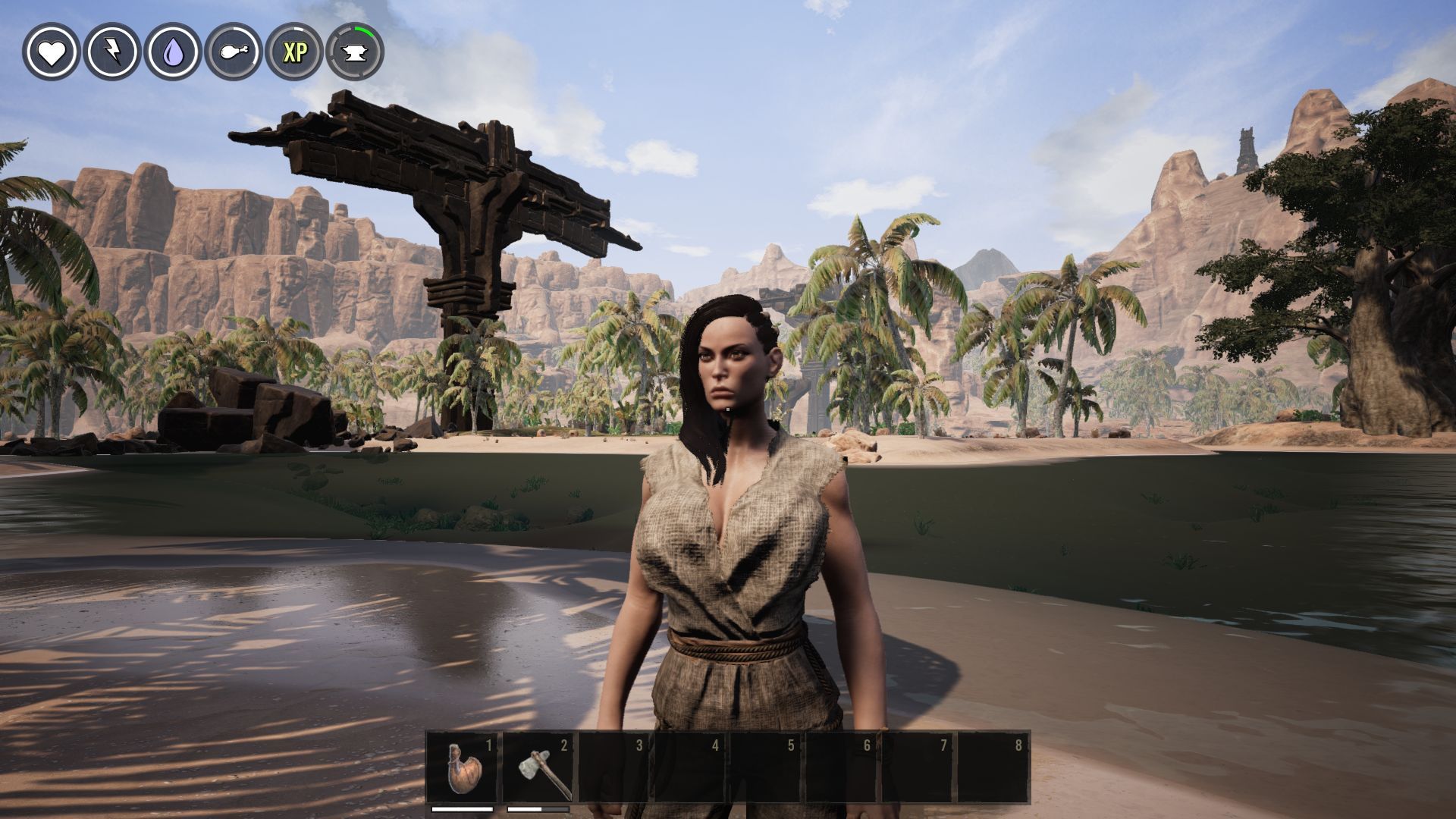1456x819 pixels.
Task: Select the waterskin in hotbar slot 1
Action: tap(463, 767)
